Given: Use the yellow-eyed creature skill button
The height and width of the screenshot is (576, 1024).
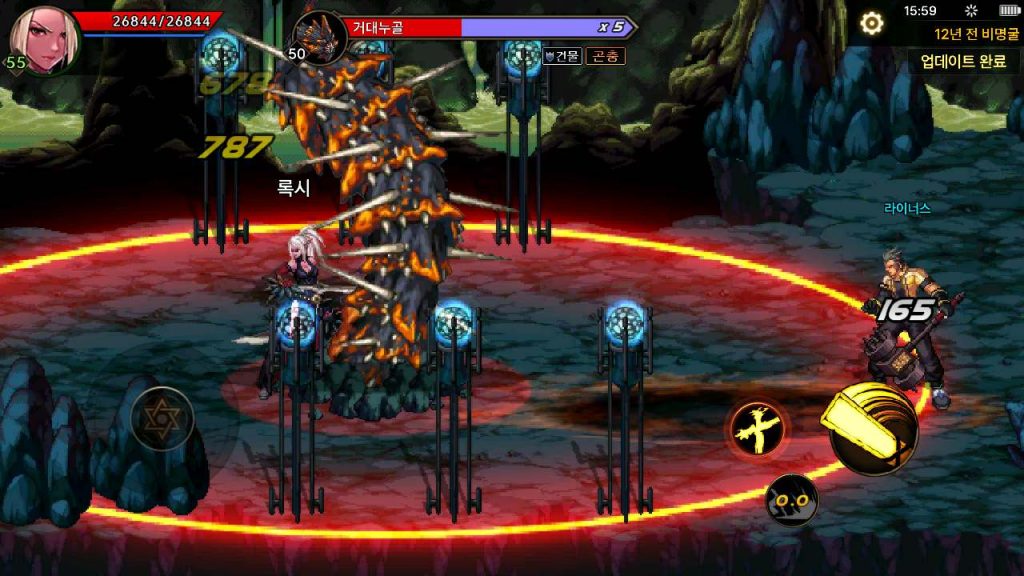Looking at the screenshot, I should click(x=791, y=499).
